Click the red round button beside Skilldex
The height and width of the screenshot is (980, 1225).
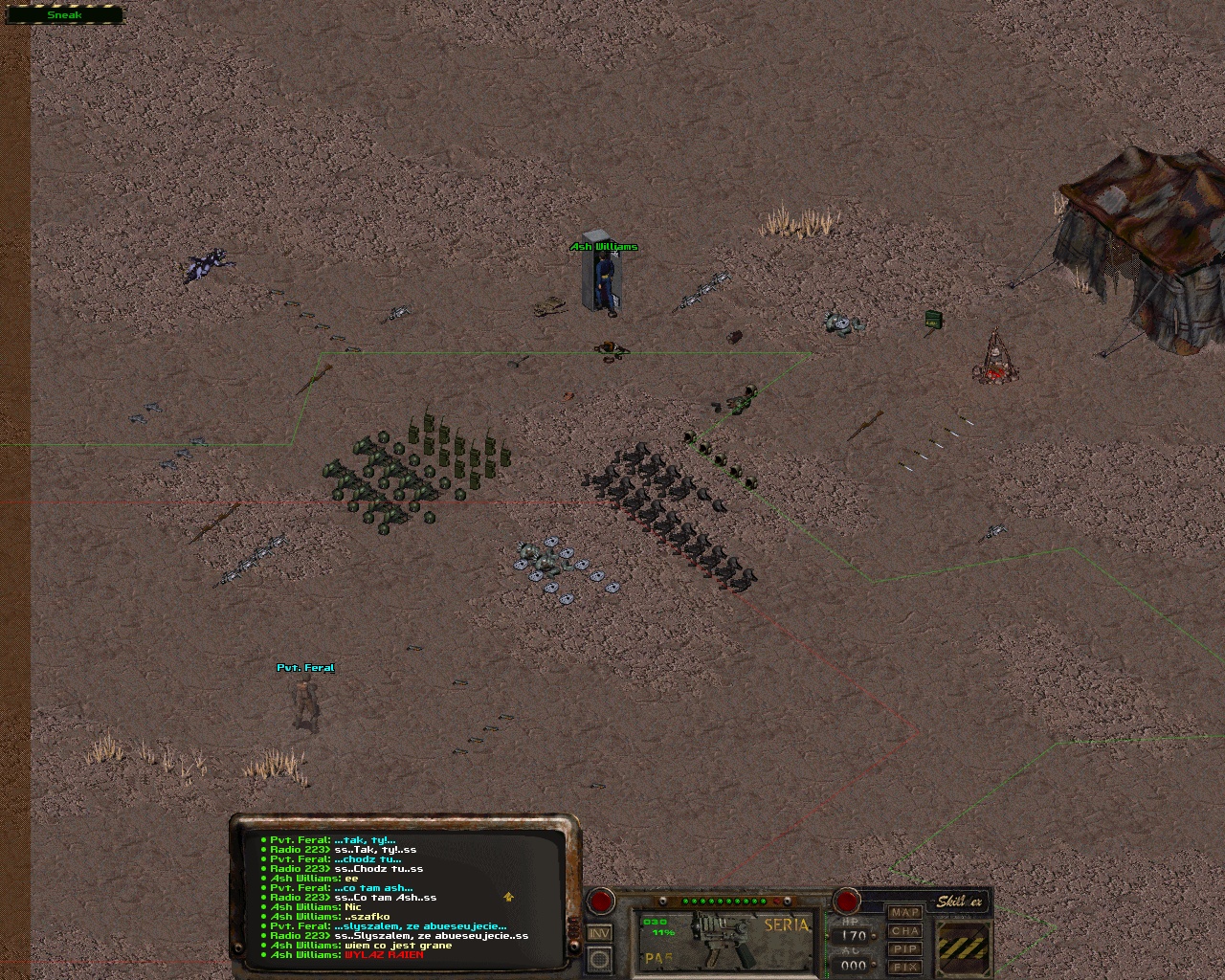[846, 901]
